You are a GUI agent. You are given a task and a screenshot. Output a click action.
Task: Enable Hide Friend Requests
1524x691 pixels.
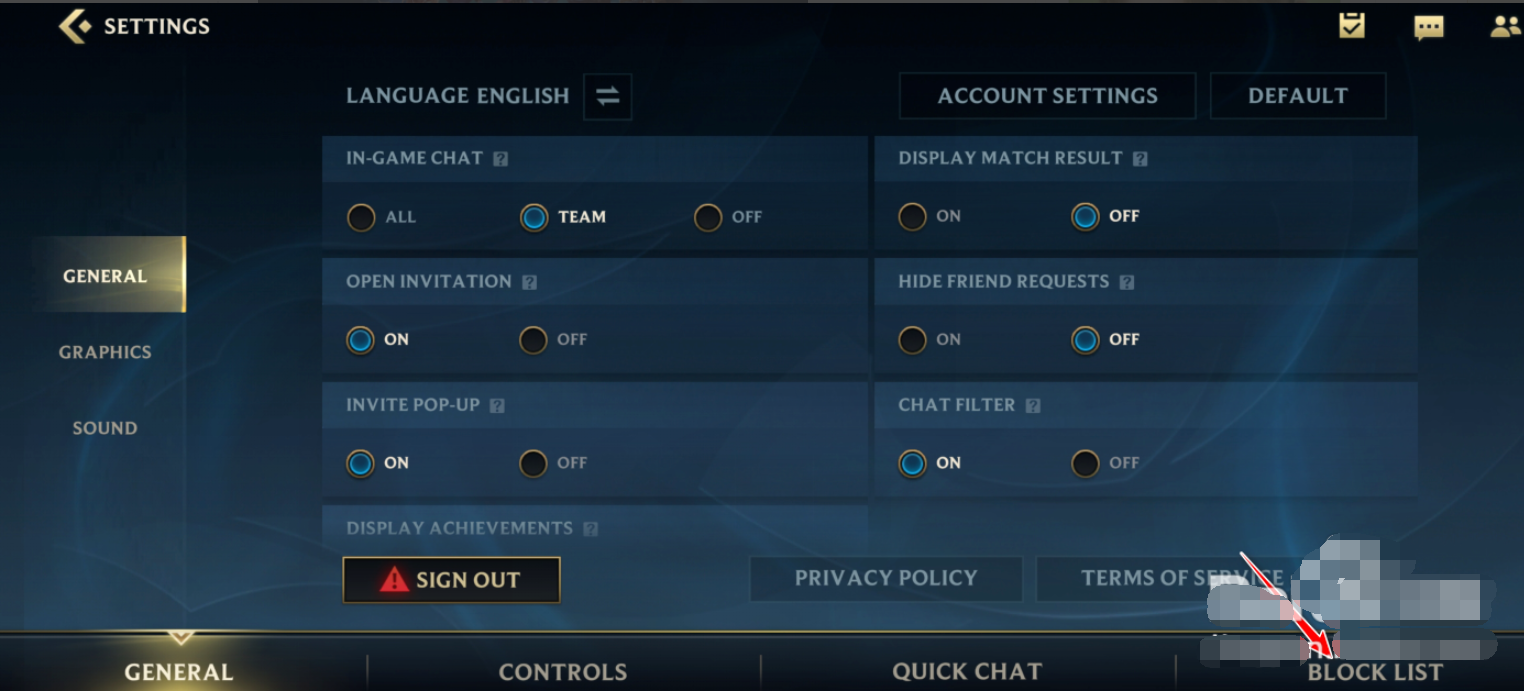[x=912, y=340]
